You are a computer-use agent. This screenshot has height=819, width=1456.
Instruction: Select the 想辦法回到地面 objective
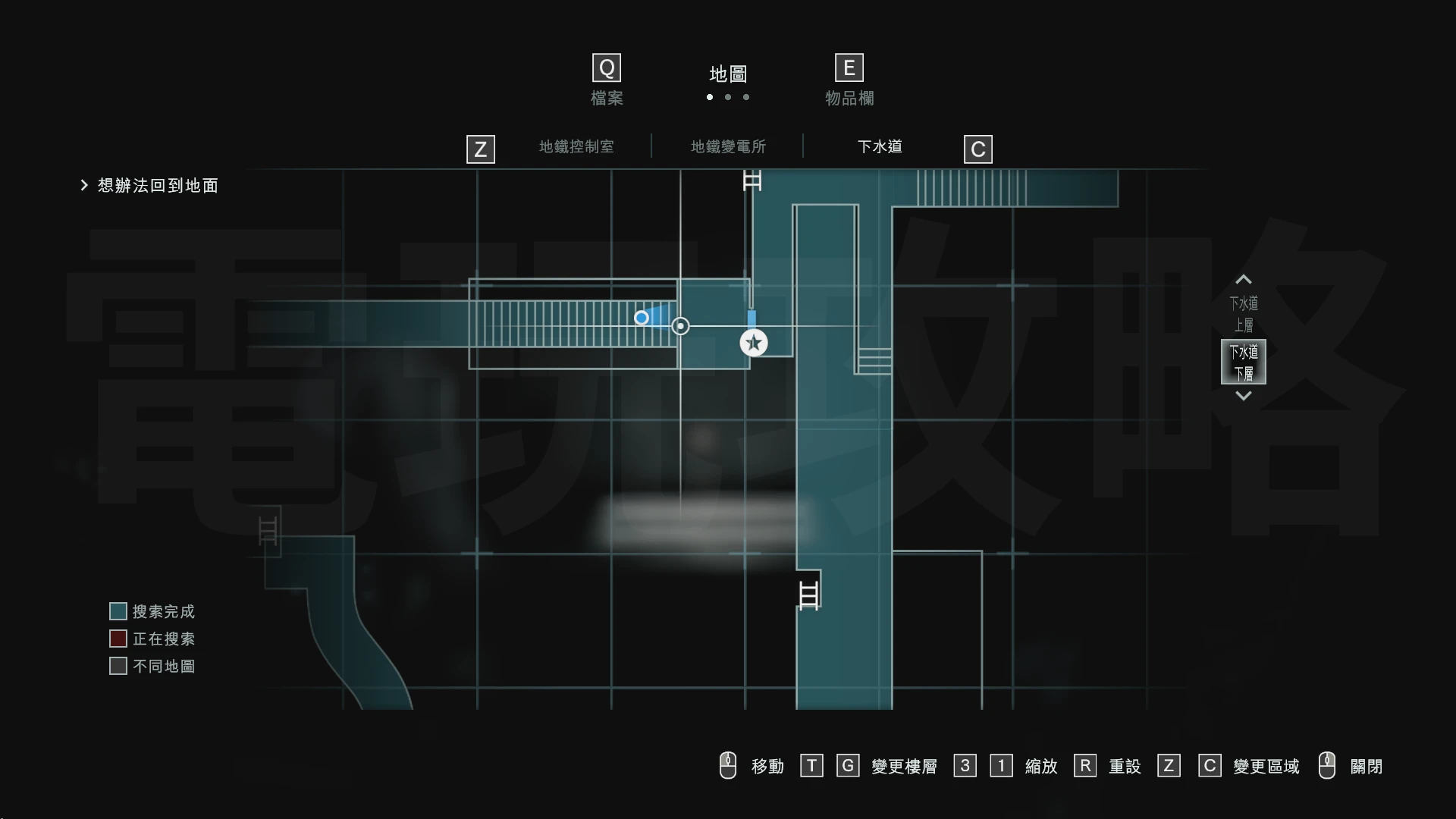point(158,186)
